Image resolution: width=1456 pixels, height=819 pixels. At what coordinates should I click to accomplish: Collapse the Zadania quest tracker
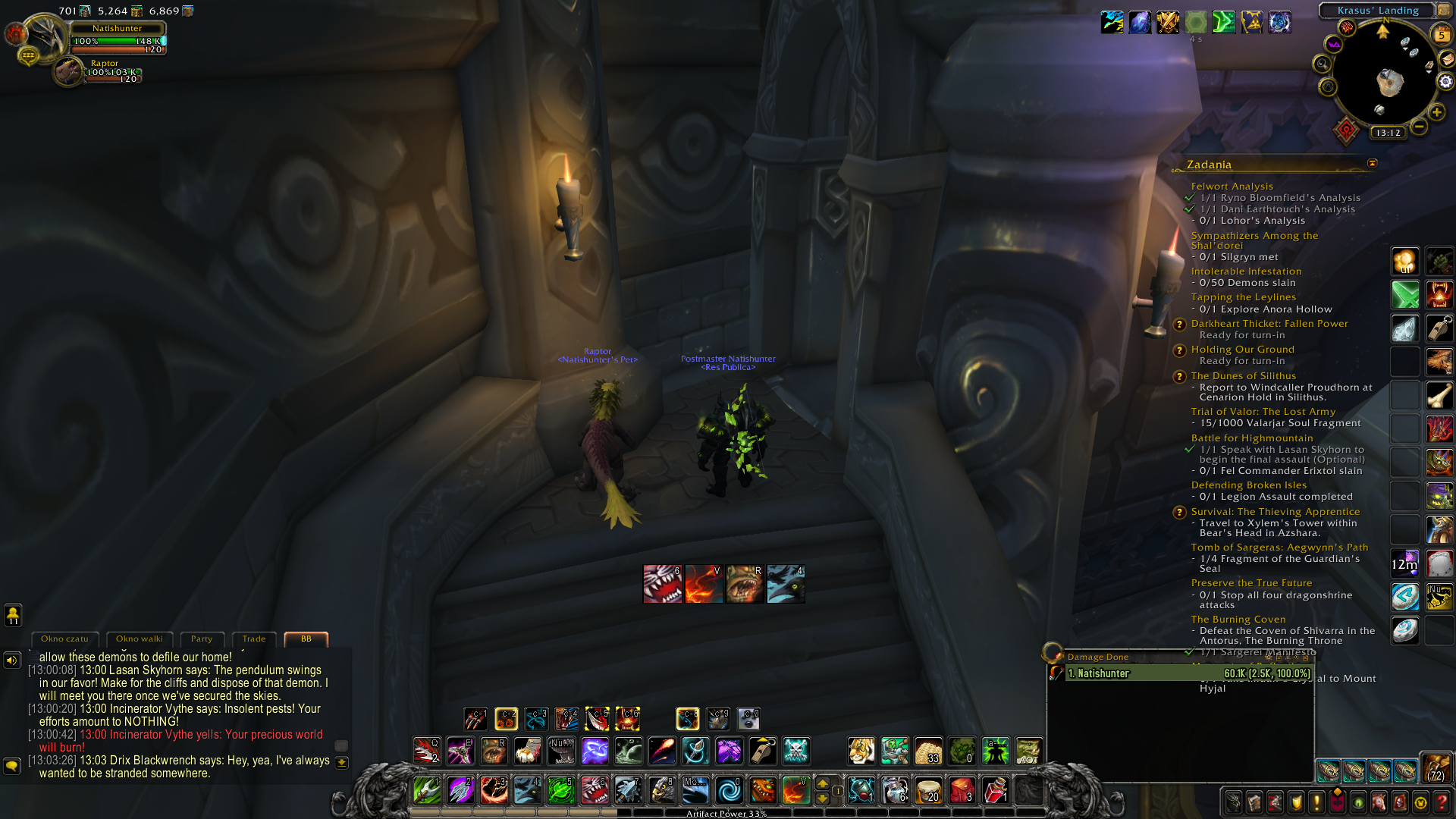click(1372, 164)
